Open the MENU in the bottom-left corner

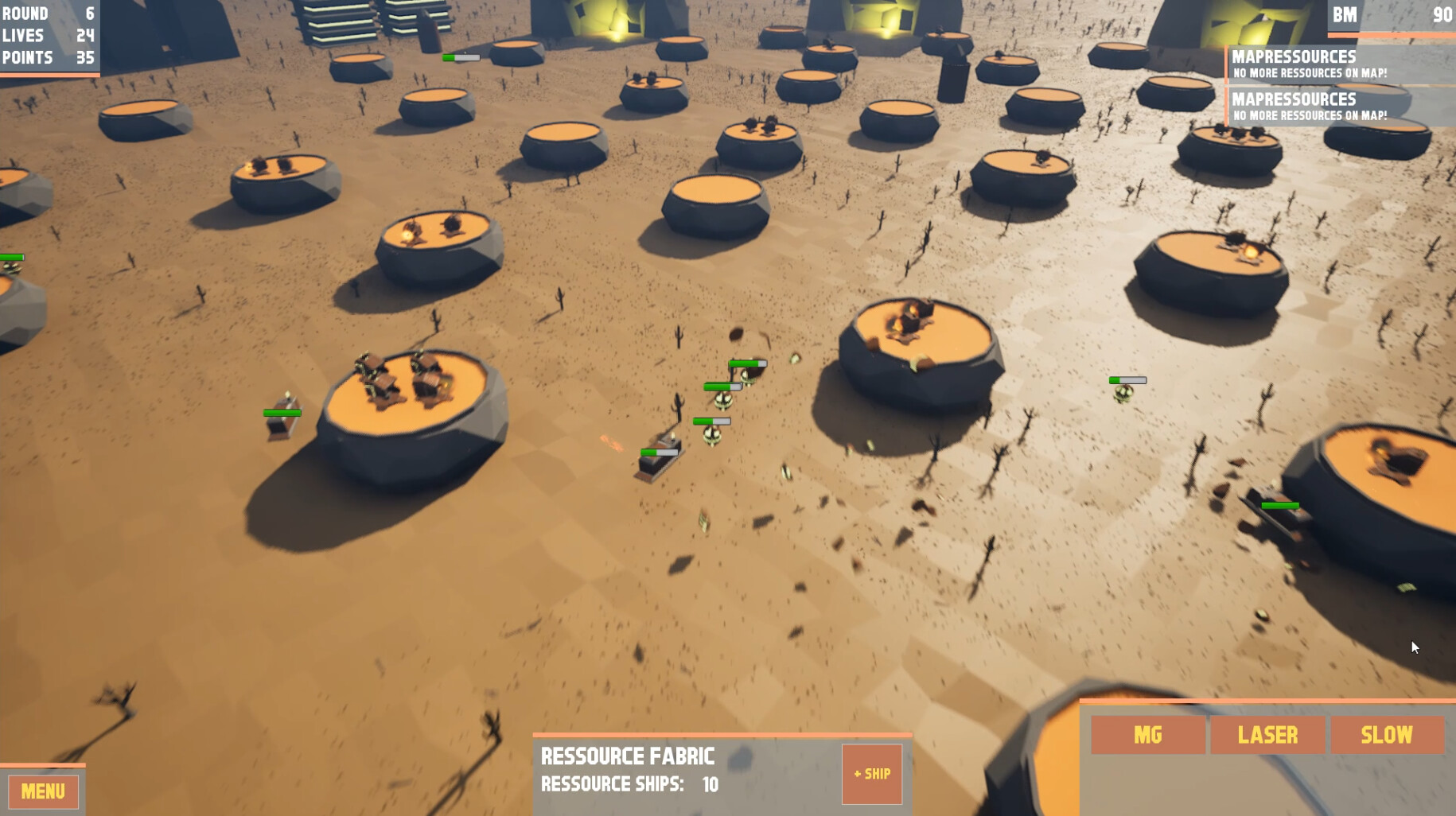pyautogui.click(x=42, y=791)
